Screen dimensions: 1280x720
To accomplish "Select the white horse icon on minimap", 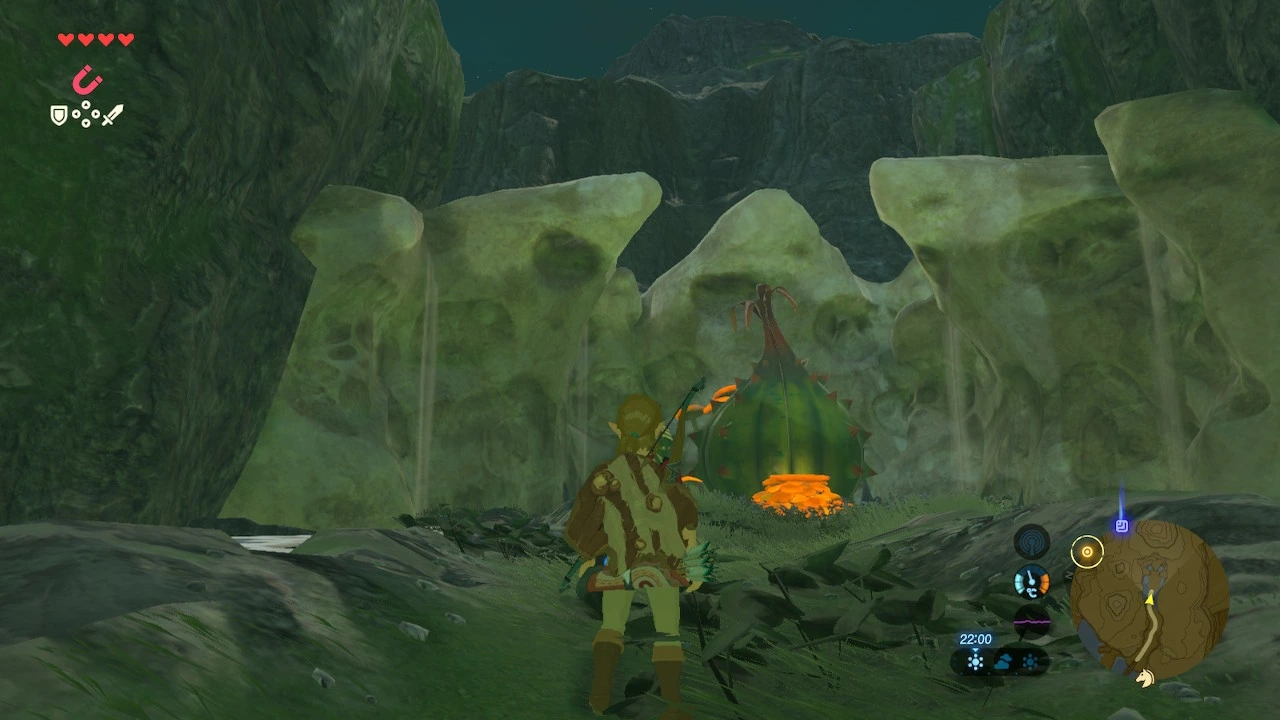I will [x=1144, y=678].
